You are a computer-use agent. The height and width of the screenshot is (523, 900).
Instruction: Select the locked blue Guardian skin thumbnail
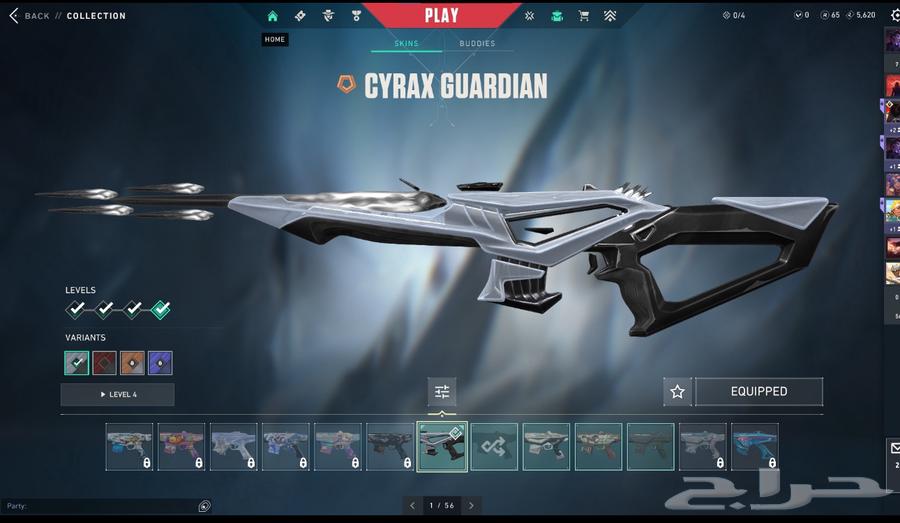(754, 447)
